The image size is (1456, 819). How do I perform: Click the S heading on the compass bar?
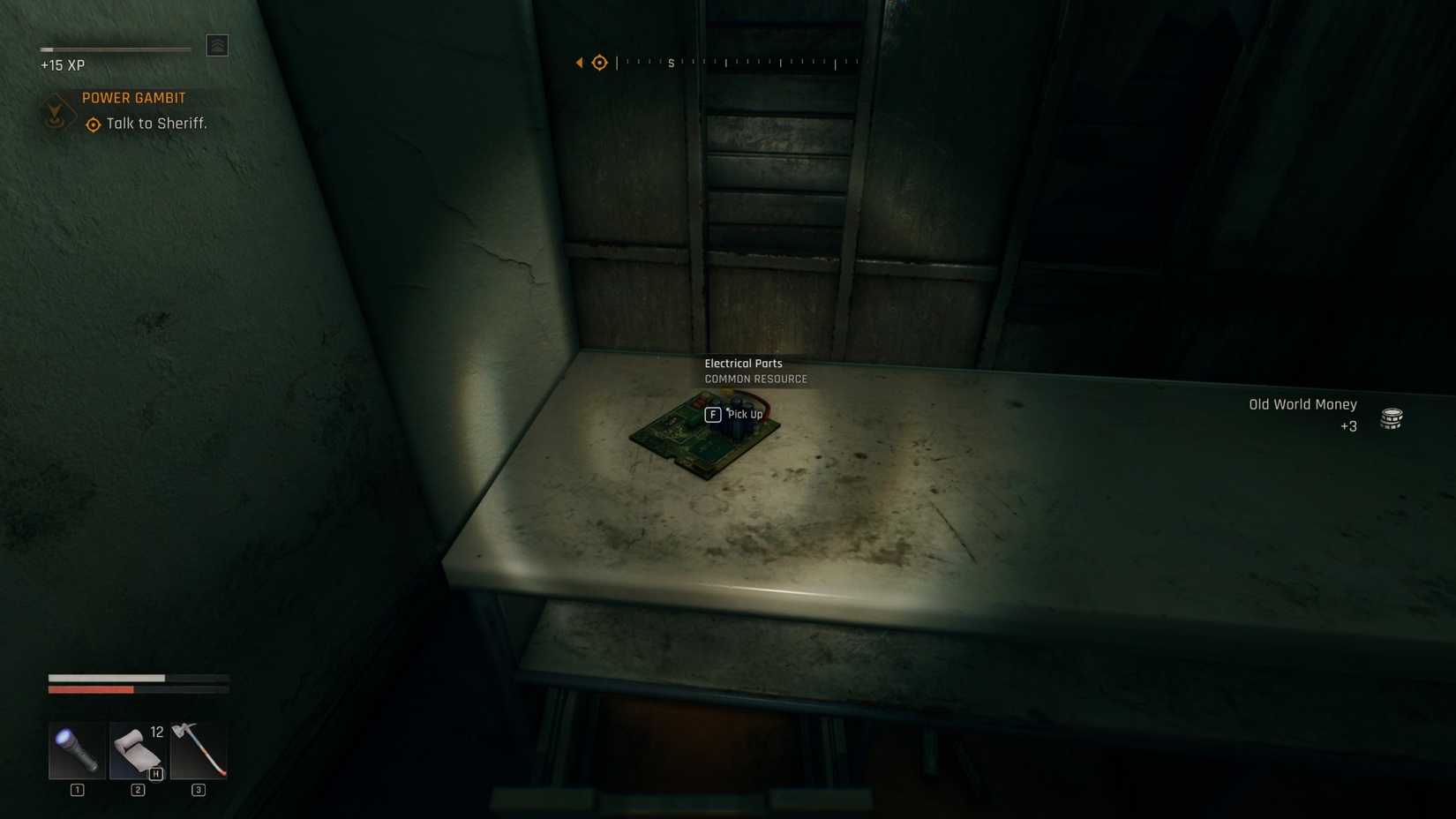click(671, 63)
